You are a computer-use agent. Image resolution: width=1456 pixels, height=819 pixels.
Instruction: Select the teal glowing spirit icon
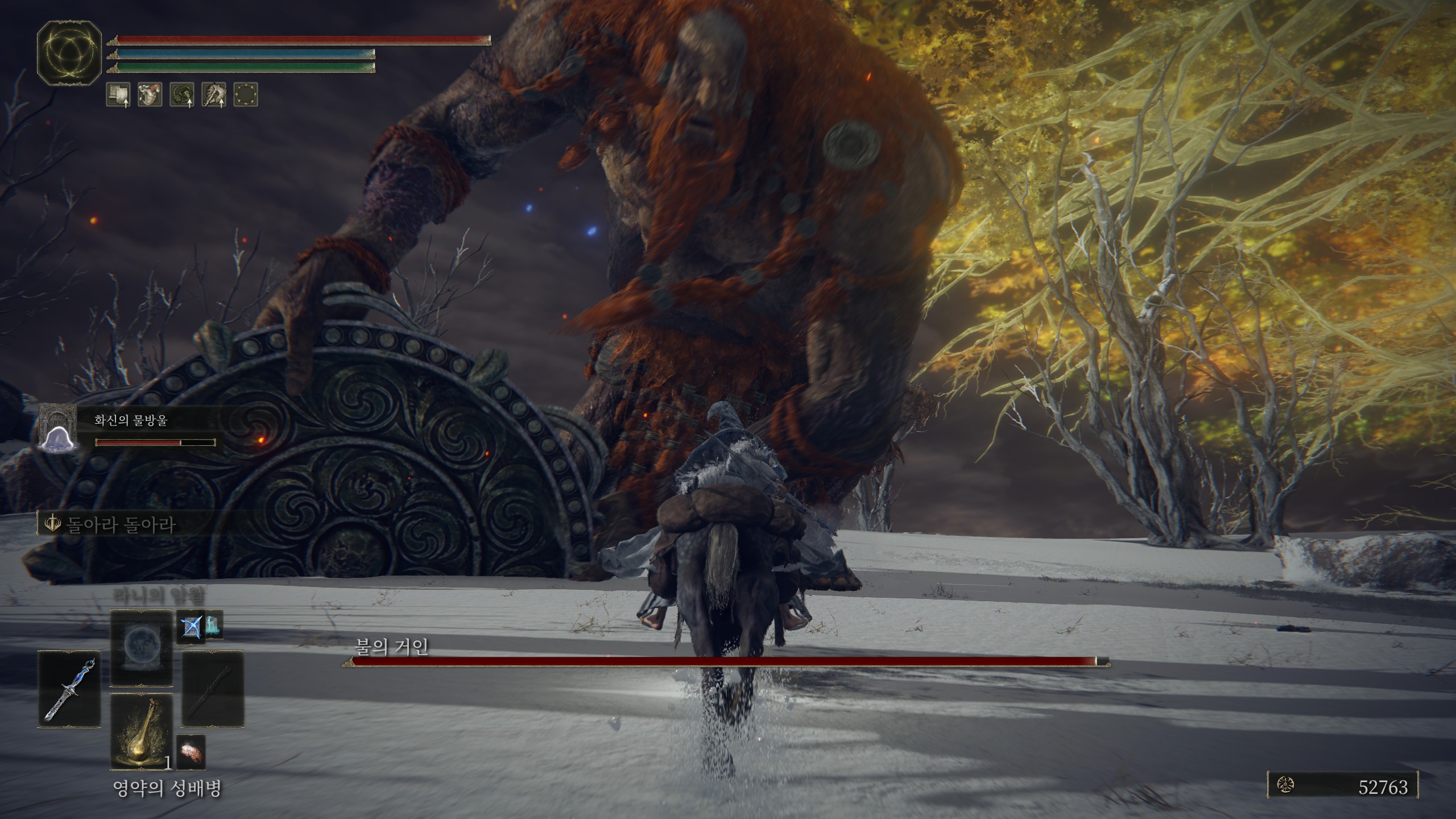pyautogui.click(x=212, y=627)
